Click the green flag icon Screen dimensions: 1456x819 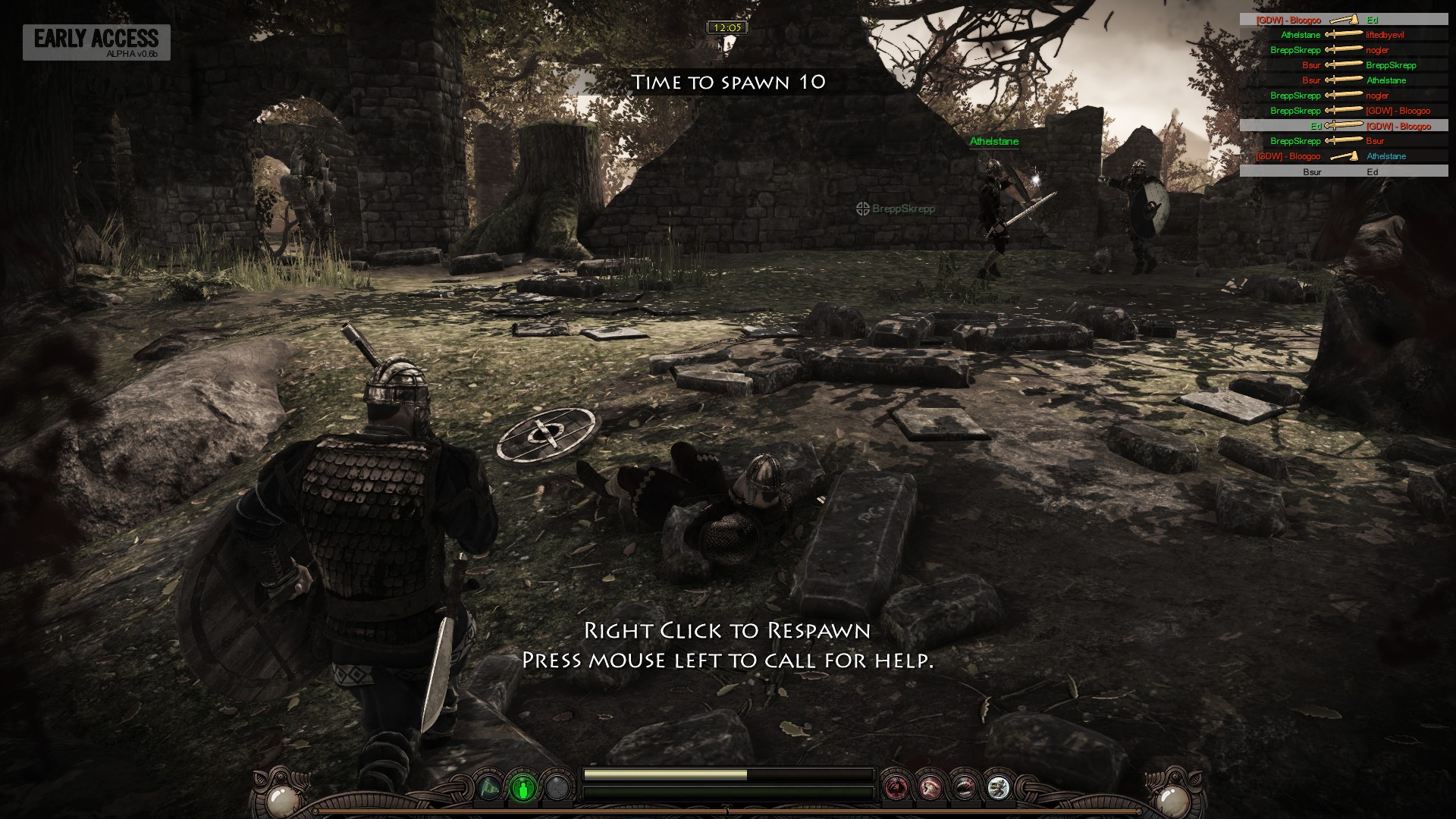[489, 788]
